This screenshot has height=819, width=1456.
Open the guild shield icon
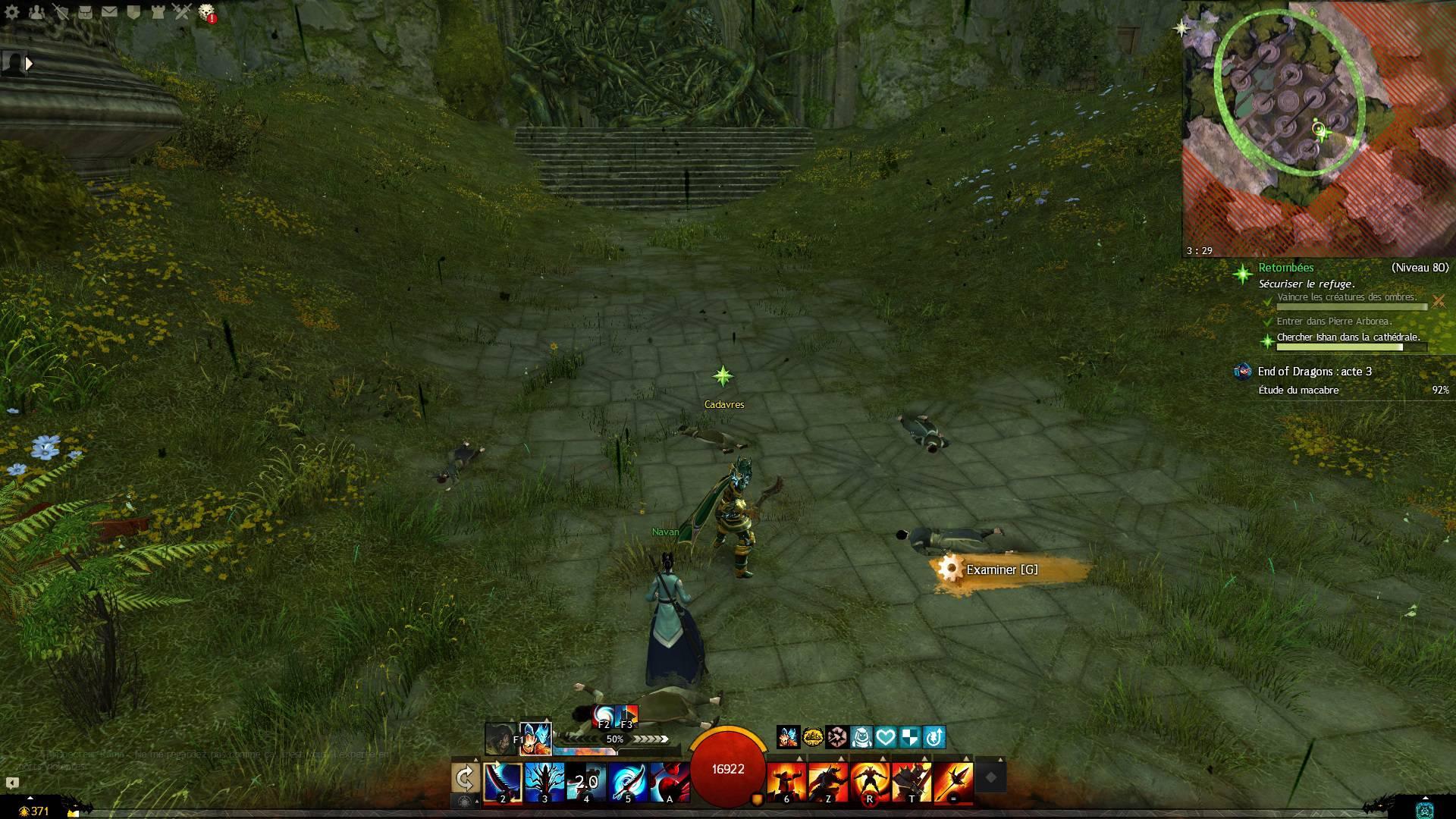click(x=133, y=12)
